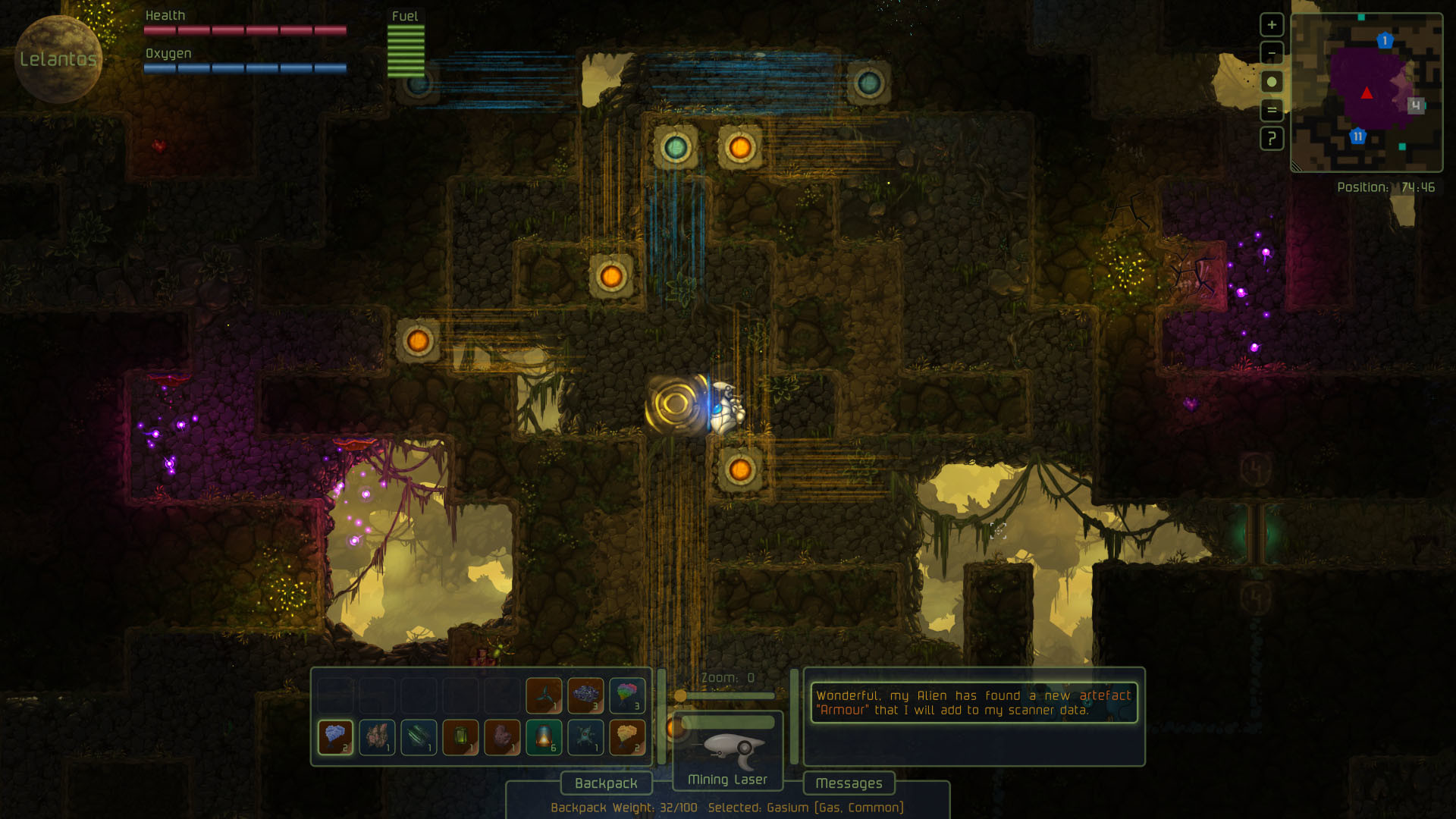The width and height of the screenshot is (1456, 819).
Task: Click waypoint marker 11 on the minimap
Action: (1357, 136)
